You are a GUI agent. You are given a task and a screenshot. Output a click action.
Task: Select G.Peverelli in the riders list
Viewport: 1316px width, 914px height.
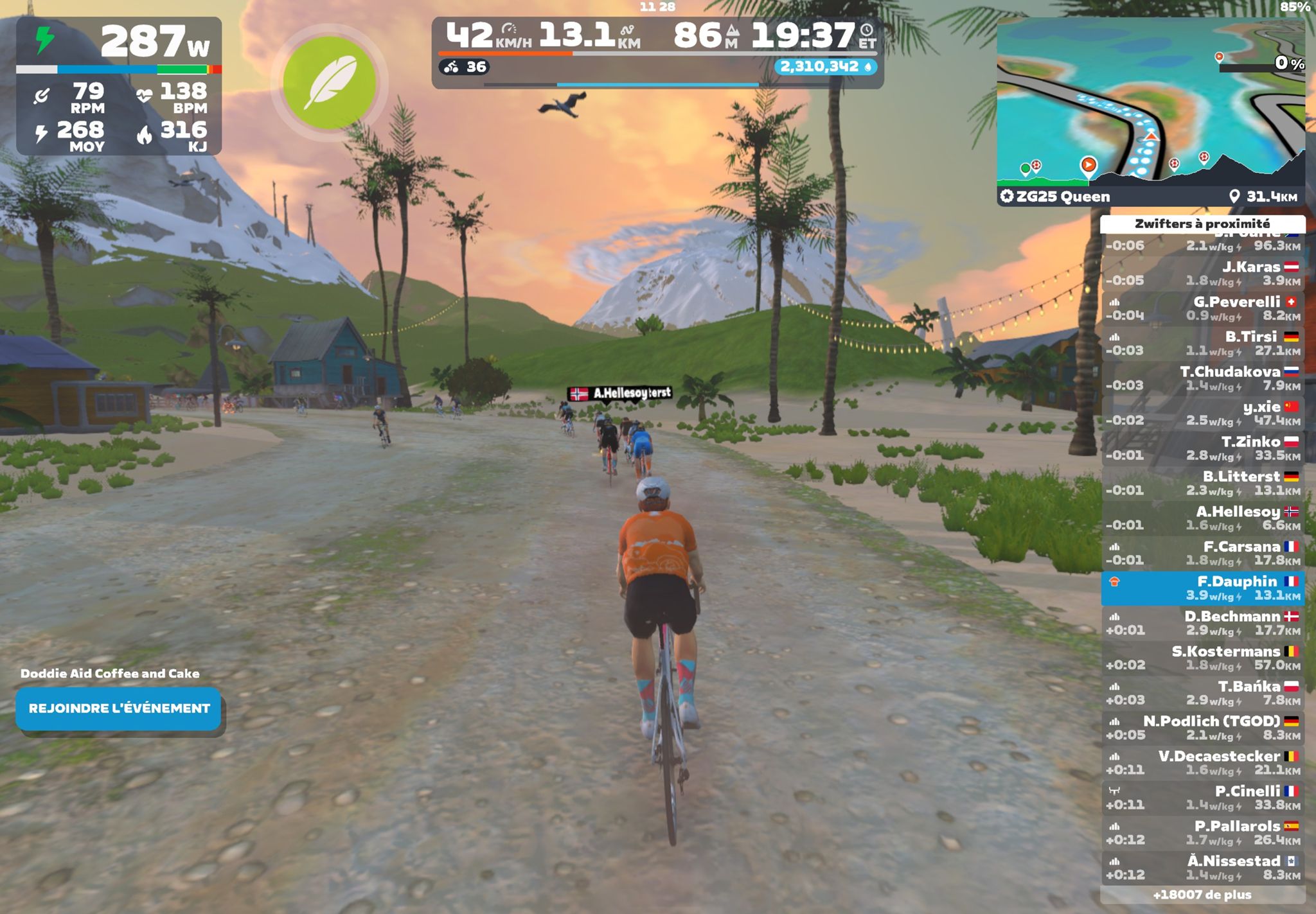[1202, 308]
